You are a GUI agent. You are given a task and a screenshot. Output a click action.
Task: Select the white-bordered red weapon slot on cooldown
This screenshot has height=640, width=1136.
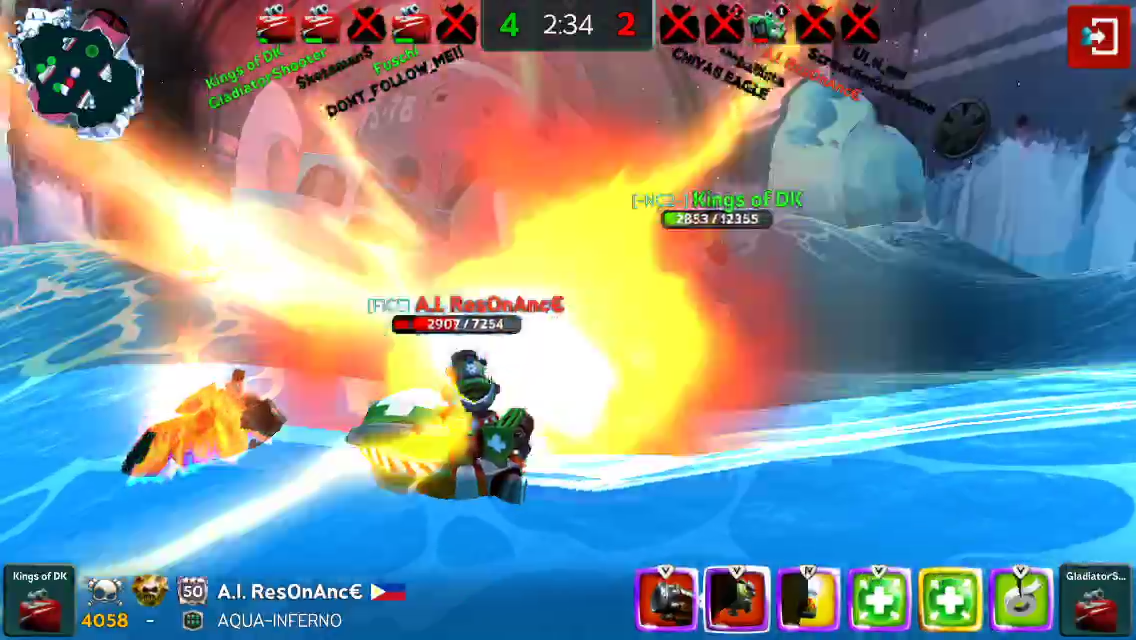click(737, 600)
